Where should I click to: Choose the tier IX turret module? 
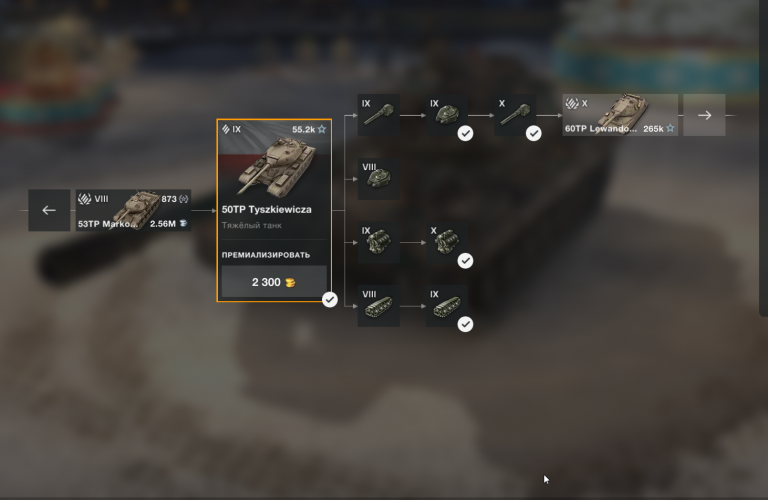click(x=447, y=115)
